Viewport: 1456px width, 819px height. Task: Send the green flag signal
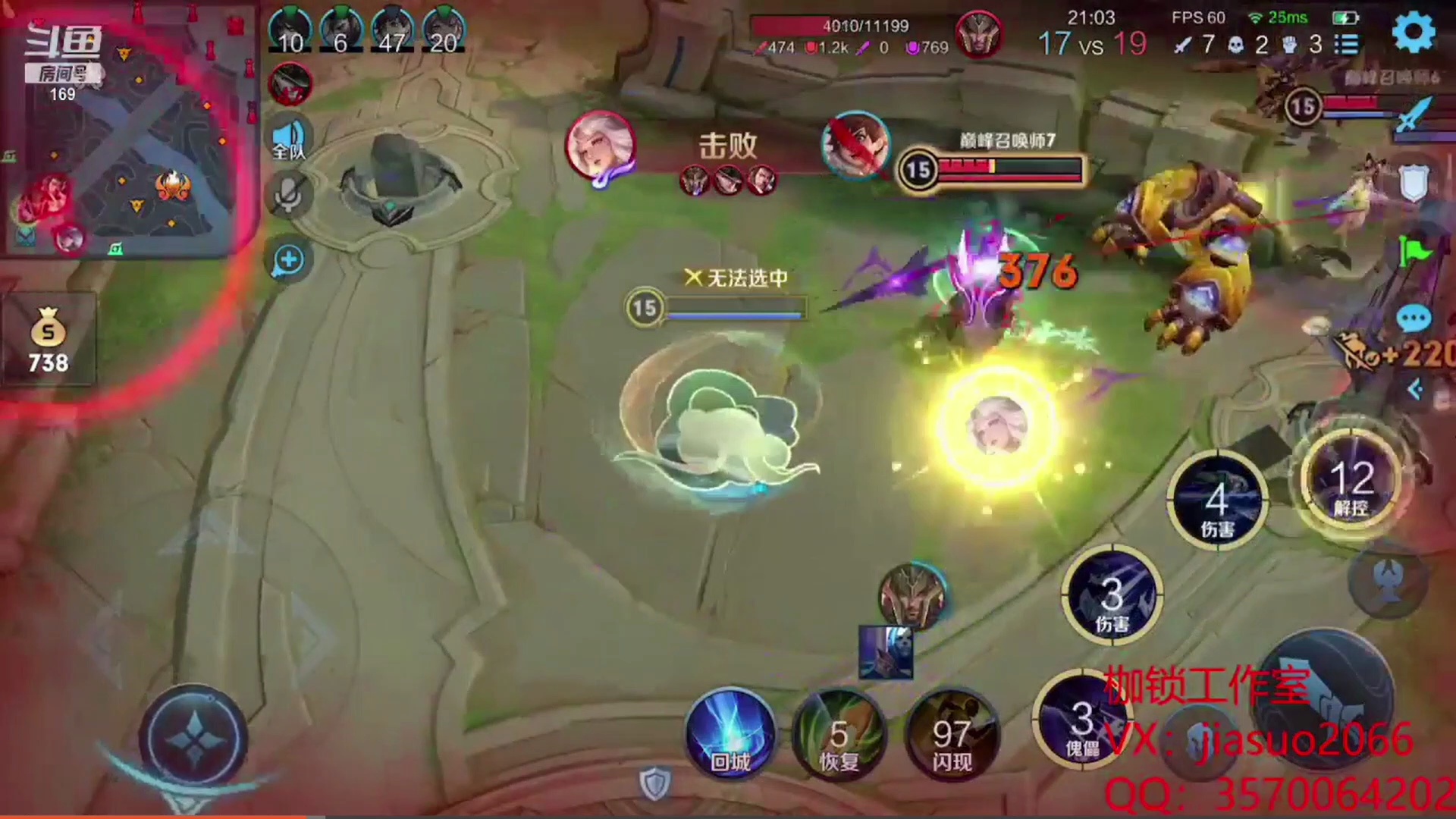(1415, 250)
